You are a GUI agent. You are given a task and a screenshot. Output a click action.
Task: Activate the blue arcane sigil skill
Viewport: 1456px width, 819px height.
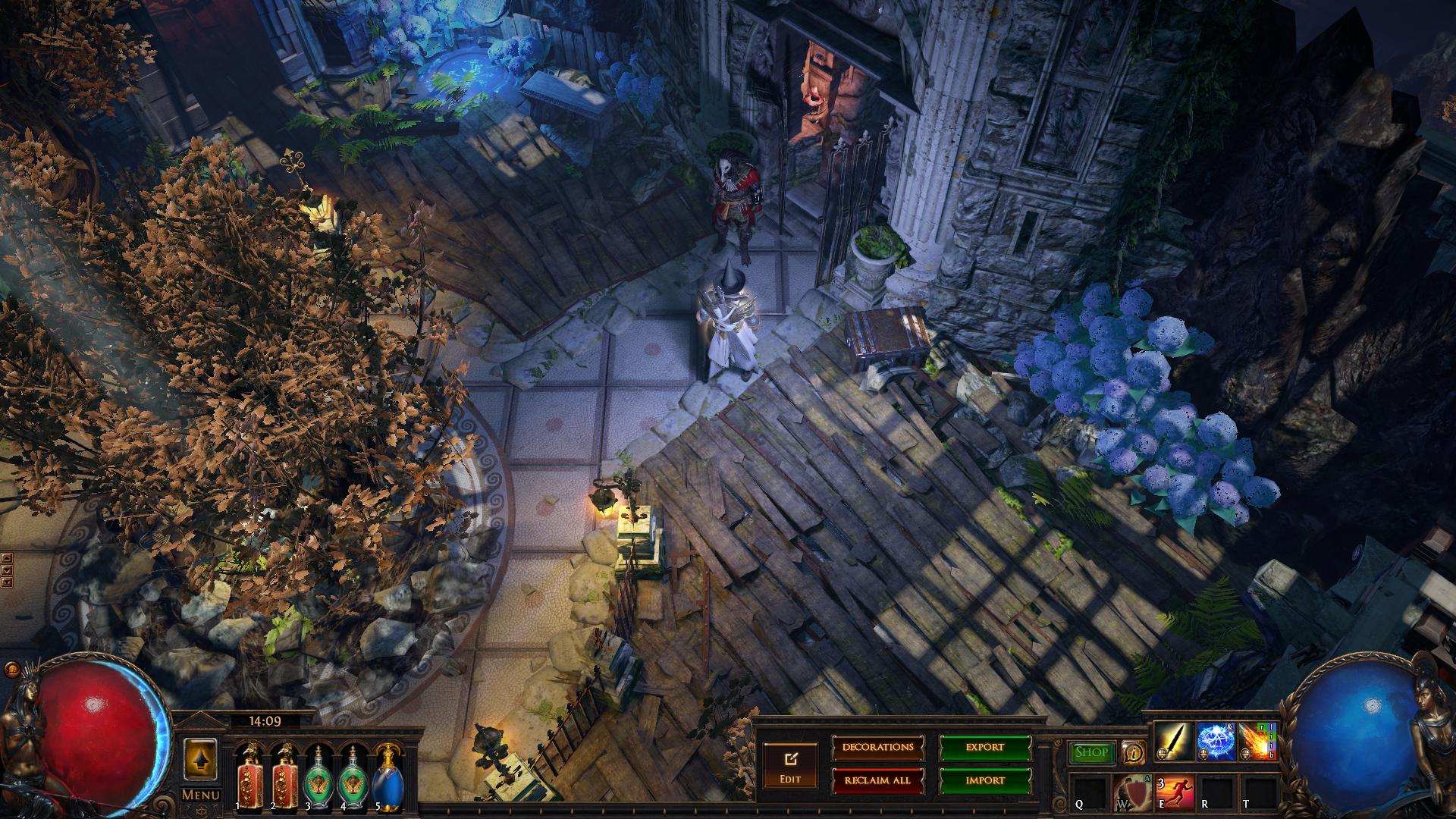[1215, 741]
